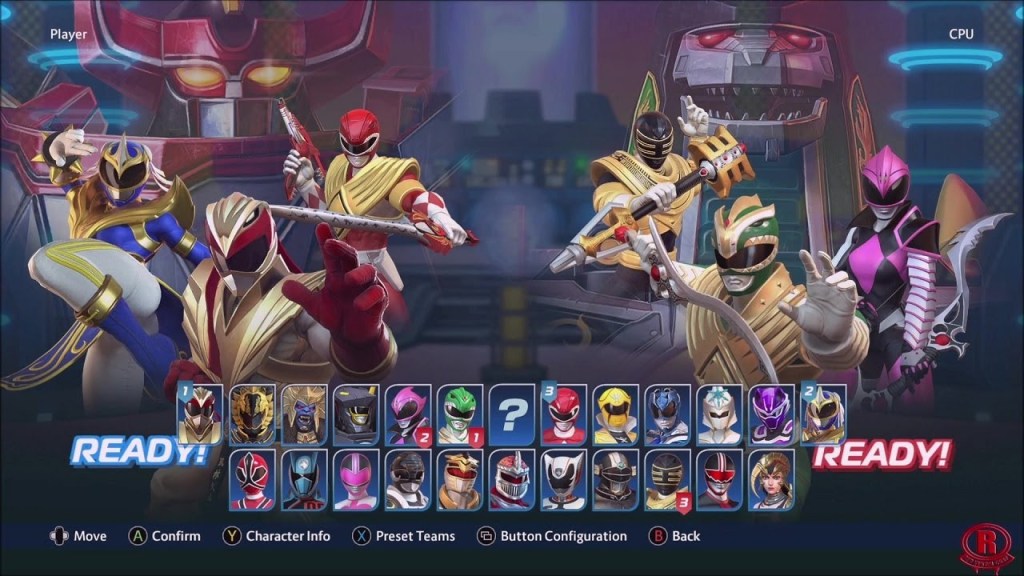Select the black Mastodon Sentry robot portrait
Screen dimensions: 1024x576
357,413
